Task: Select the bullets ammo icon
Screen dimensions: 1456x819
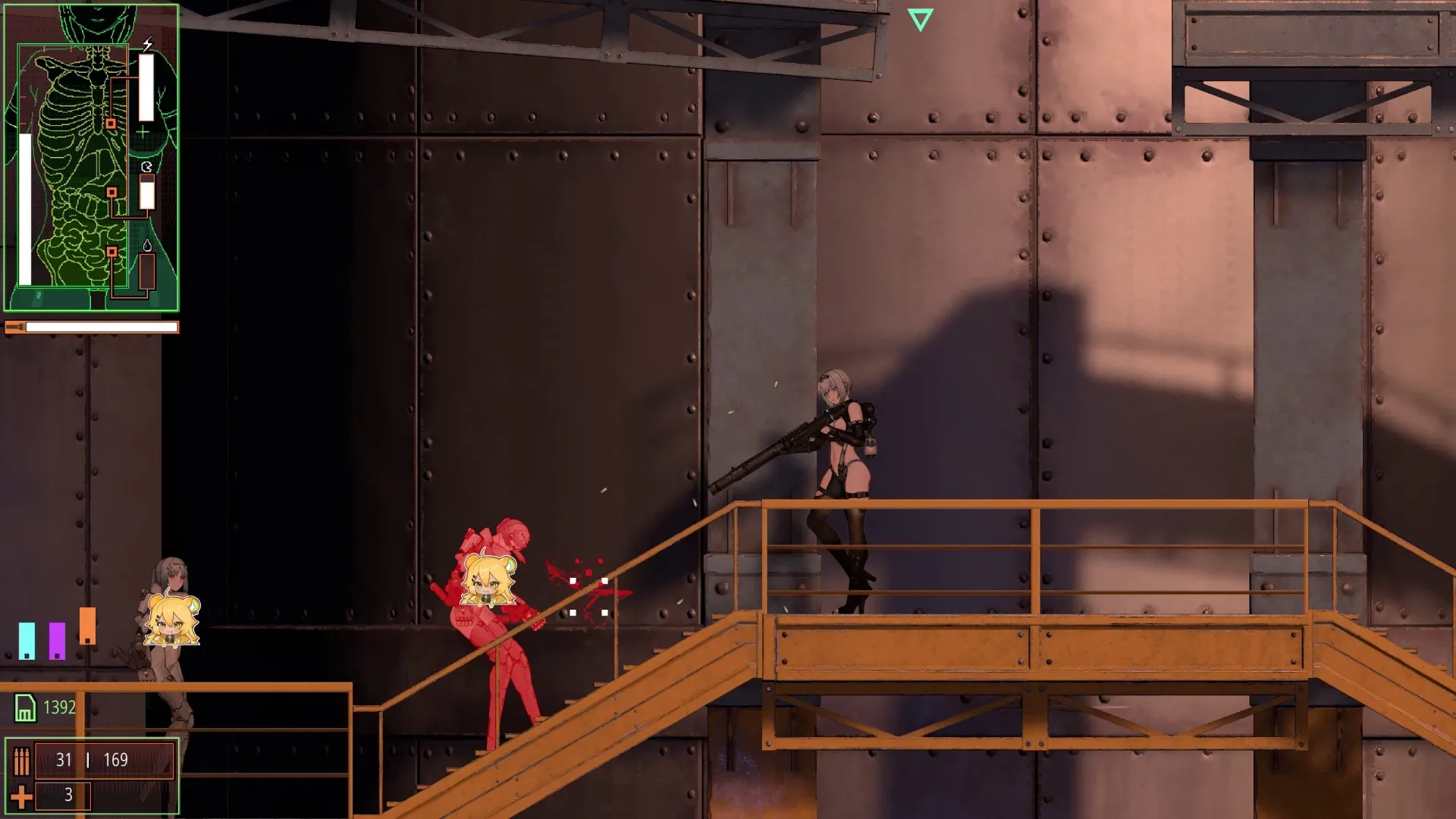Action: point(21,761)
